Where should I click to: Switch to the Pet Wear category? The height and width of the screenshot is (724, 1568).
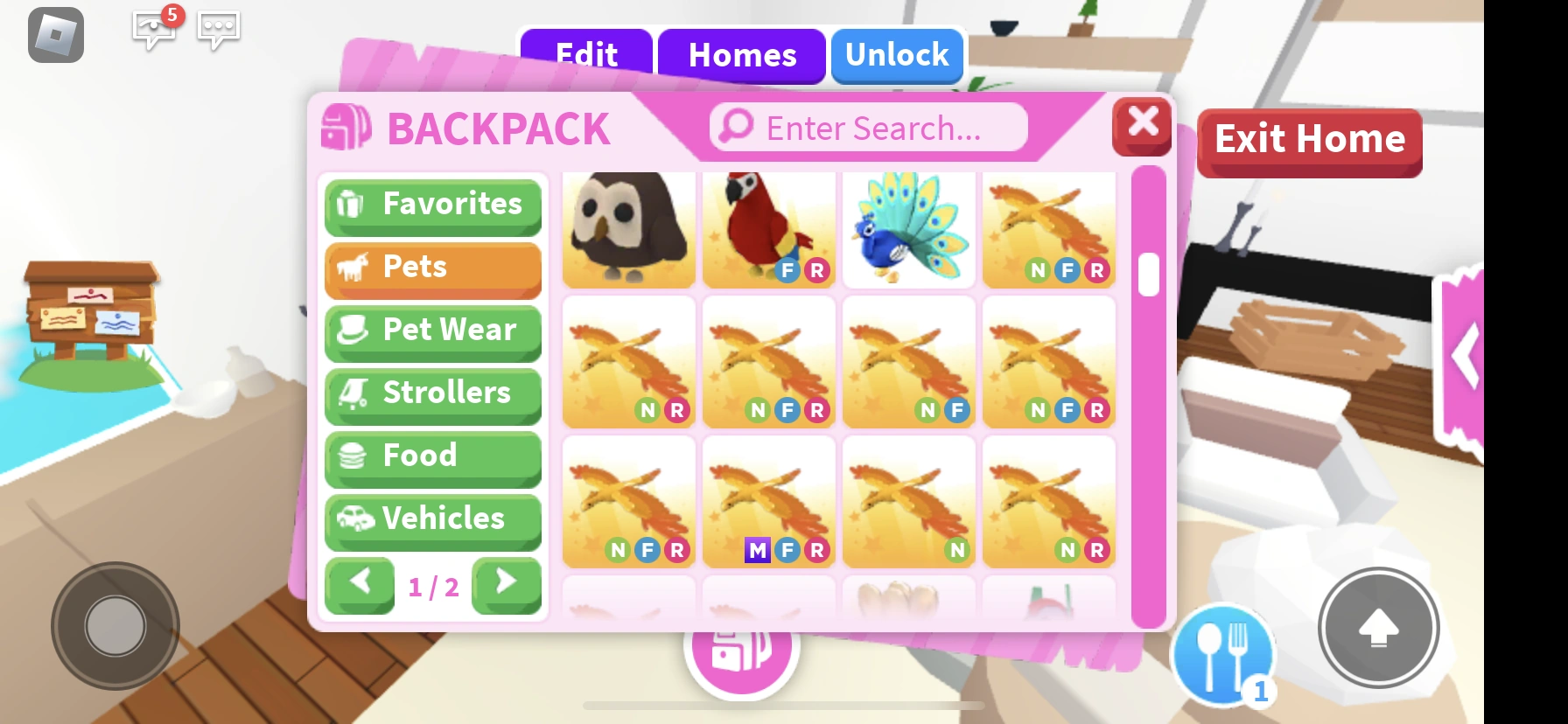(x=432, y=331)
